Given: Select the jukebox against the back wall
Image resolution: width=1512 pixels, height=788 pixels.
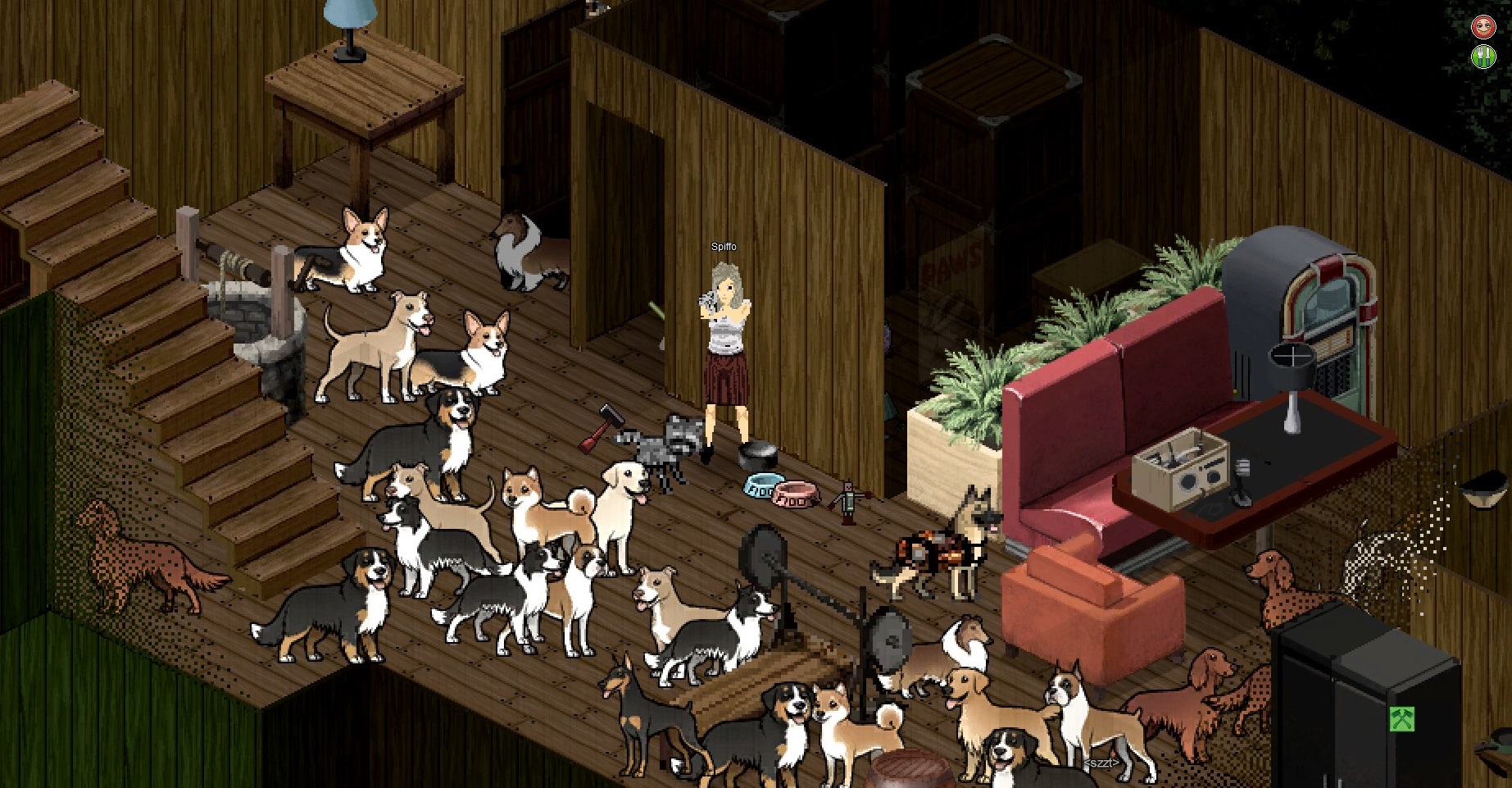Looking at the screenshot, I should [x=1328, y=312].
